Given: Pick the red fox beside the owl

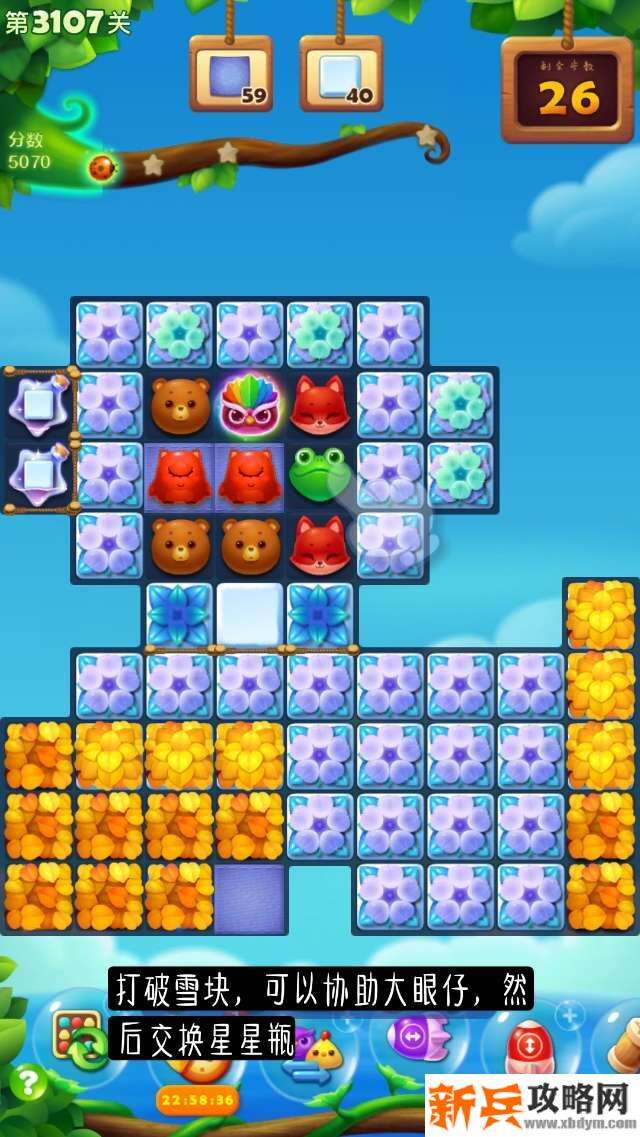Looking at the screenshot, I should [x=320, y=404].
